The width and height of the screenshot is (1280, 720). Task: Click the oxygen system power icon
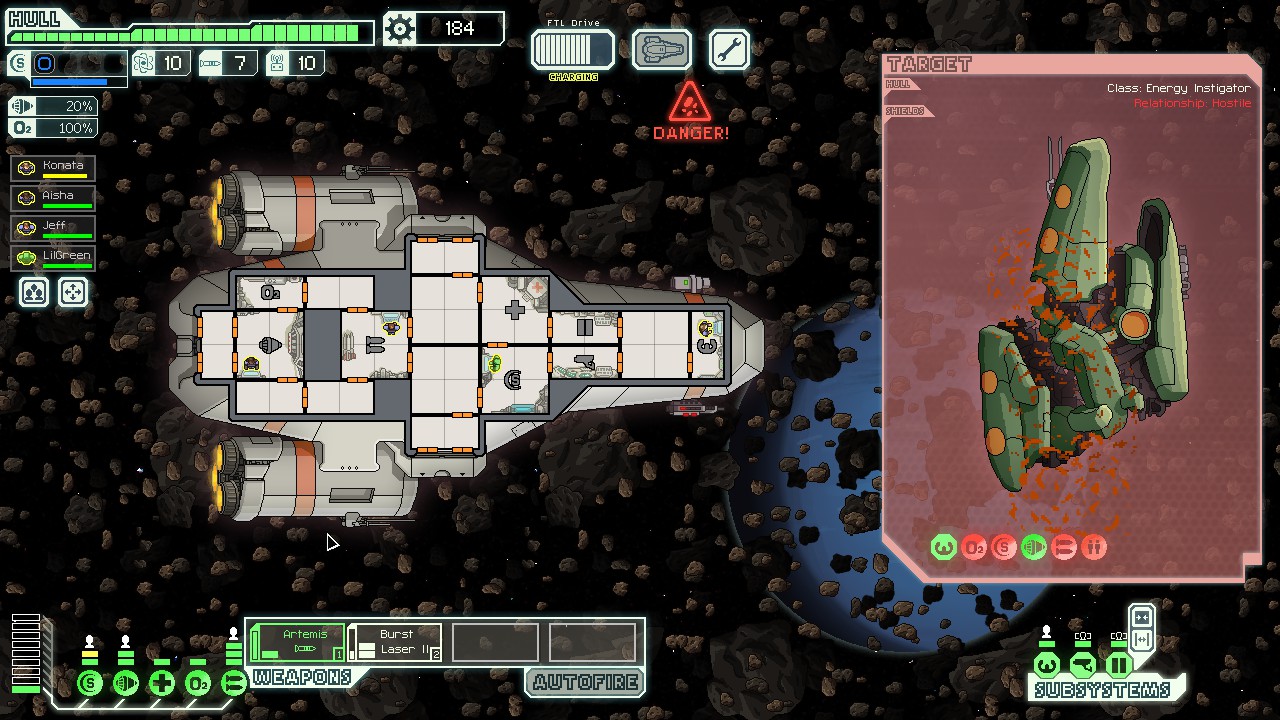pyautogui.click(x=198, y=684)
